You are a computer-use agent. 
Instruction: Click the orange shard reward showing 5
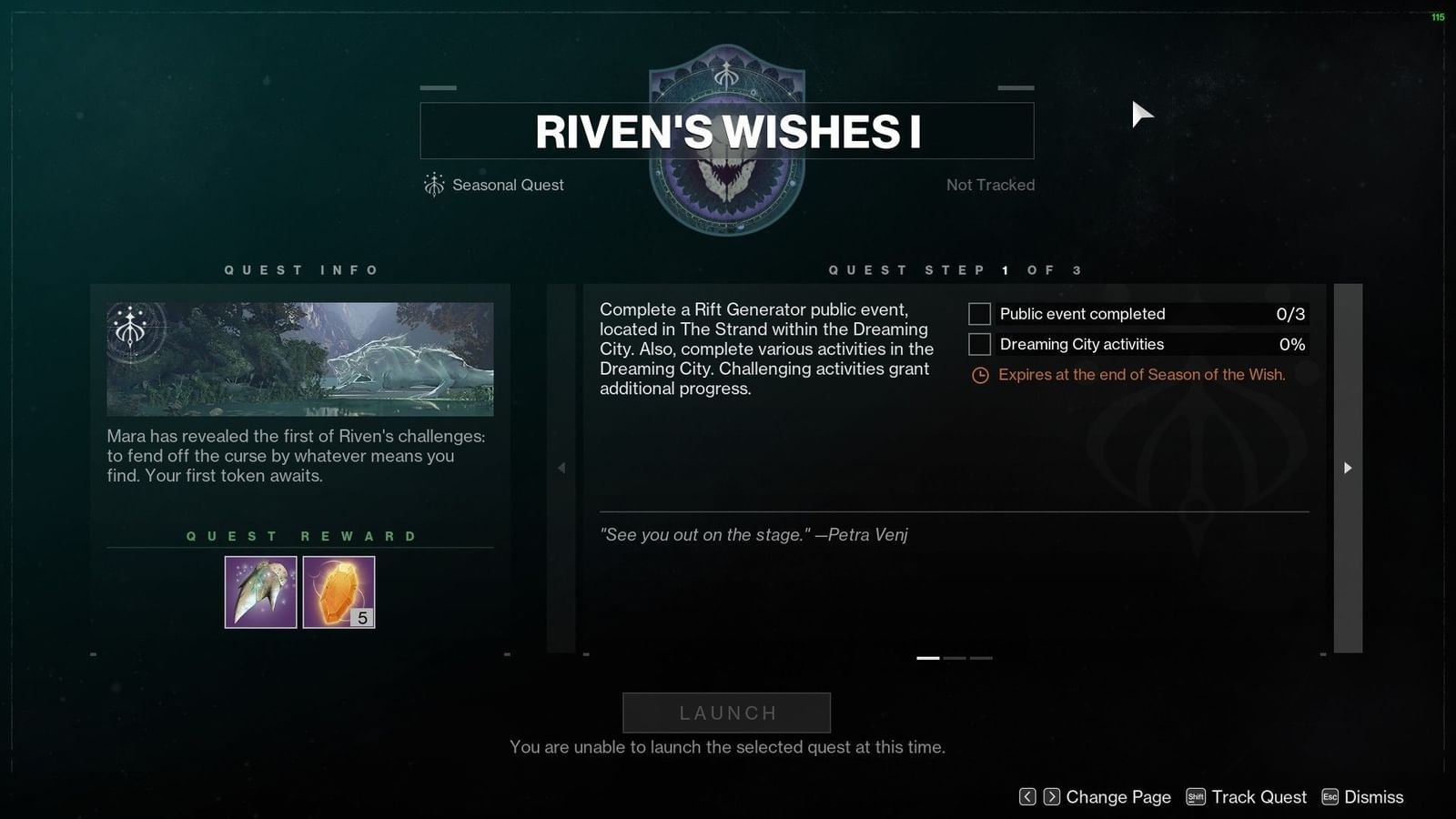(x=338, y=591)
